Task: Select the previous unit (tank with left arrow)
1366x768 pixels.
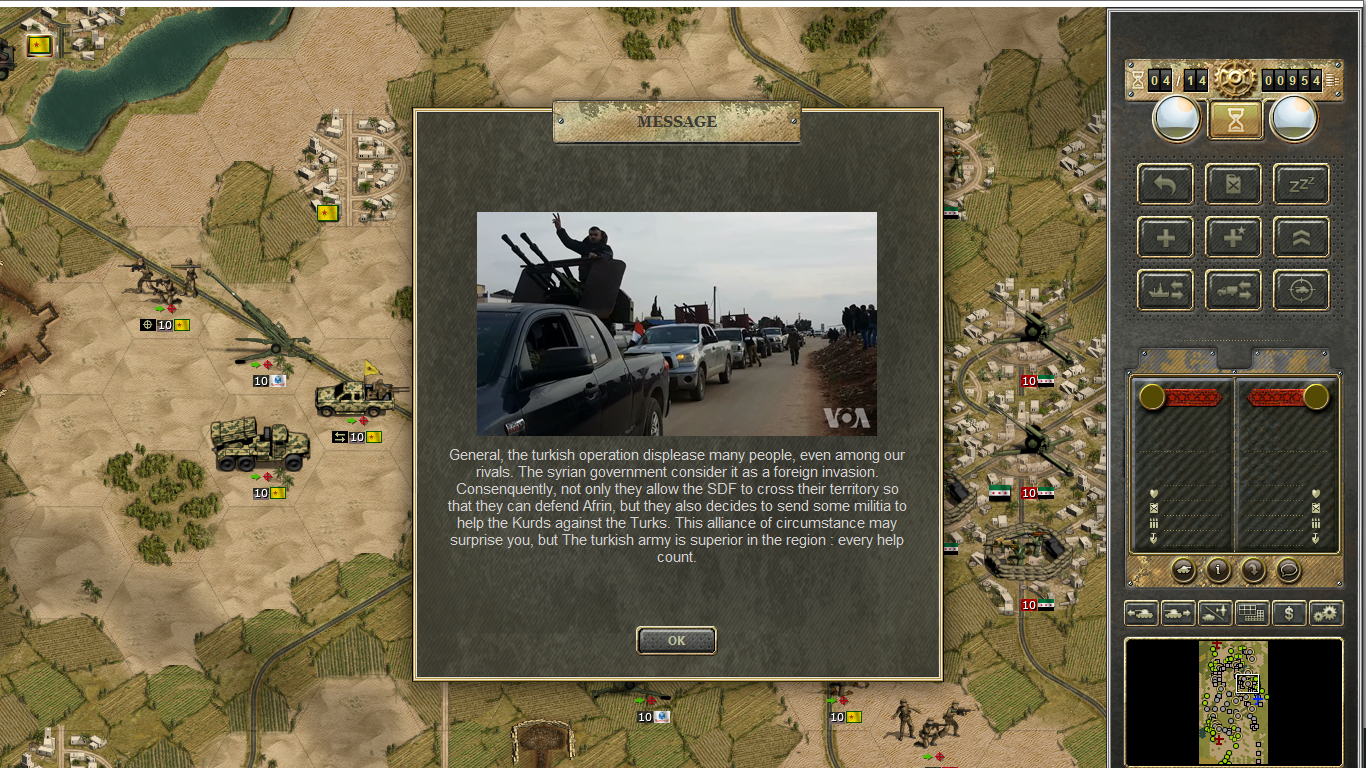Action: click(1141, 613)
